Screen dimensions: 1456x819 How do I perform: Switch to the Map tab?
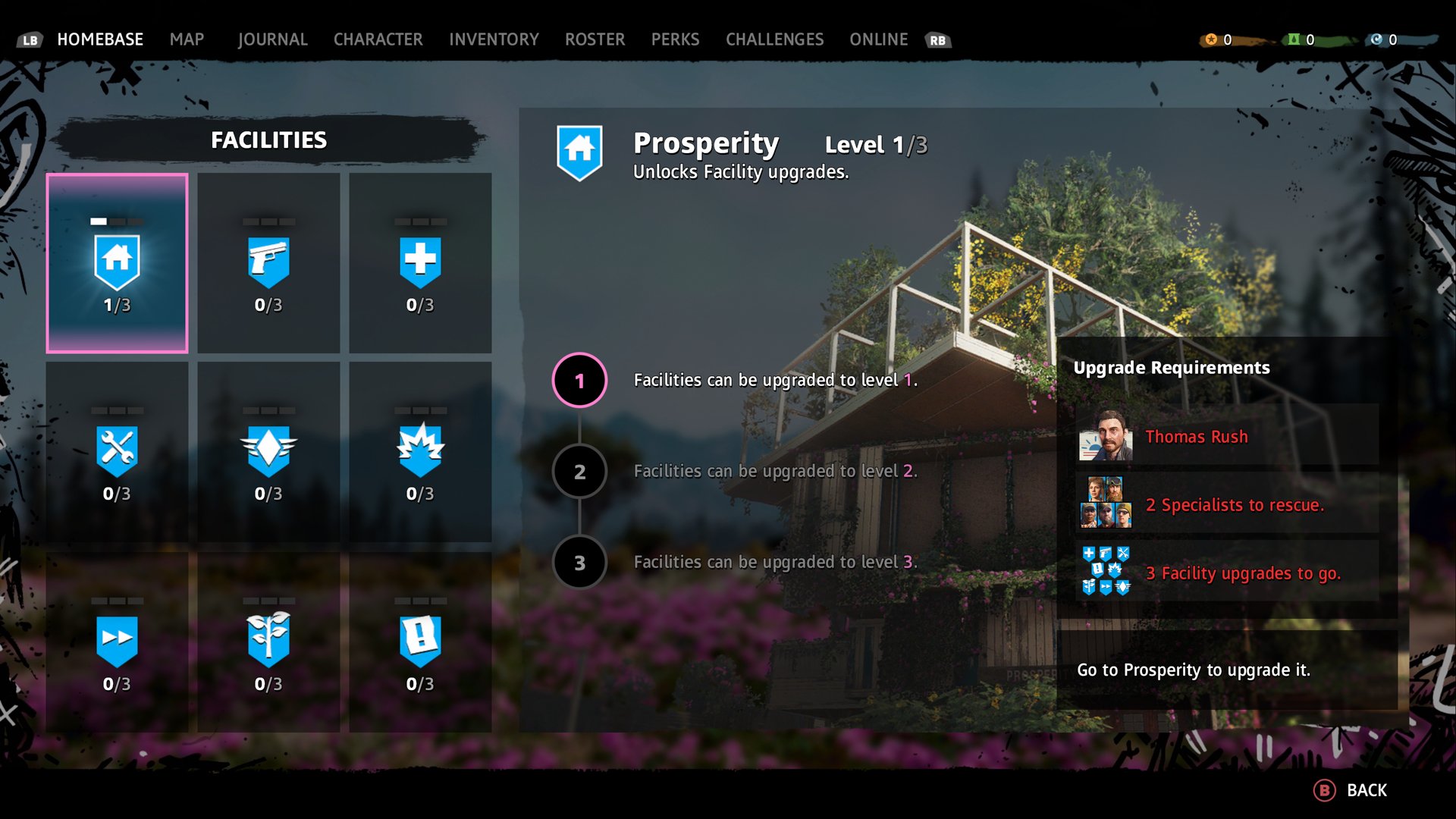(187, 39)
